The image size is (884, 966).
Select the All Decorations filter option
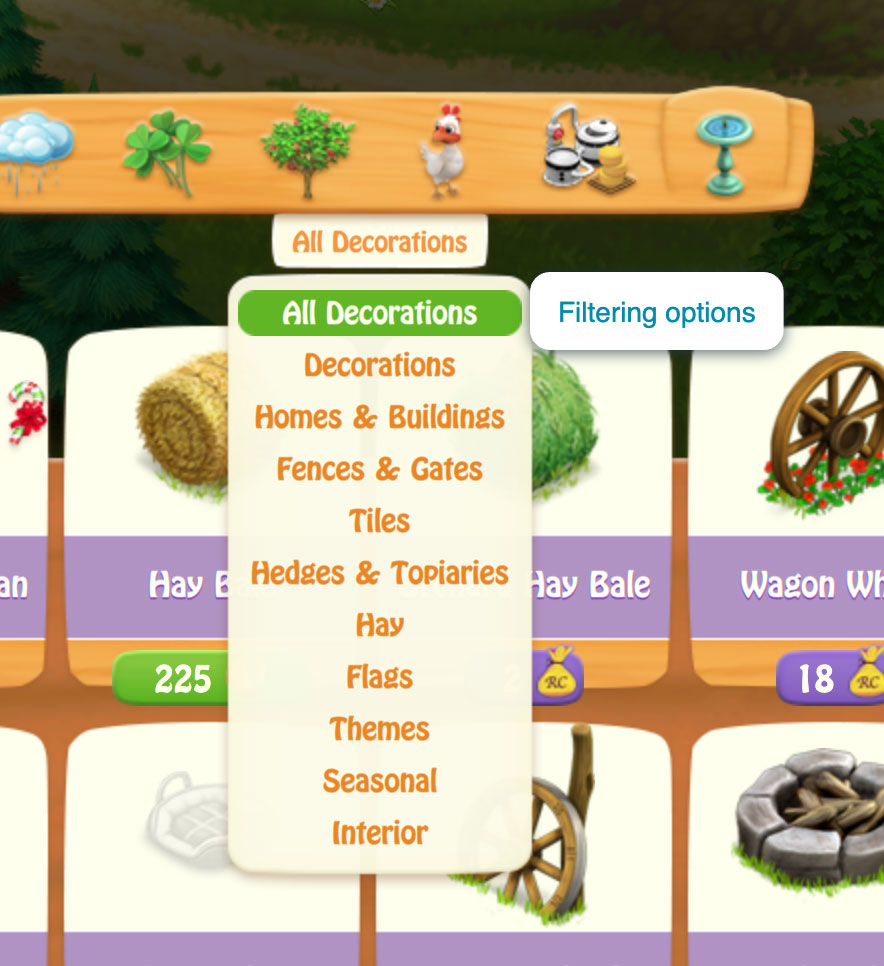(x=380, y=313)
